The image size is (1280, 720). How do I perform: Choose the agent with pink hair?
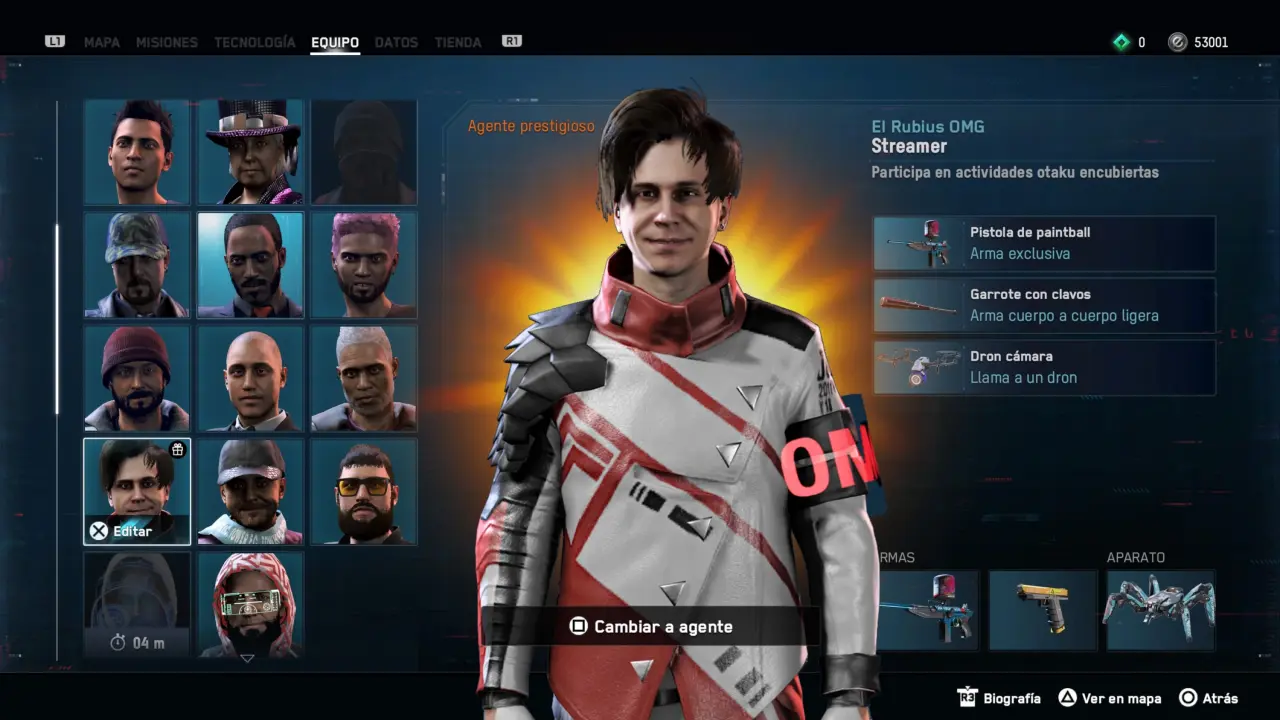click(364, 265)
